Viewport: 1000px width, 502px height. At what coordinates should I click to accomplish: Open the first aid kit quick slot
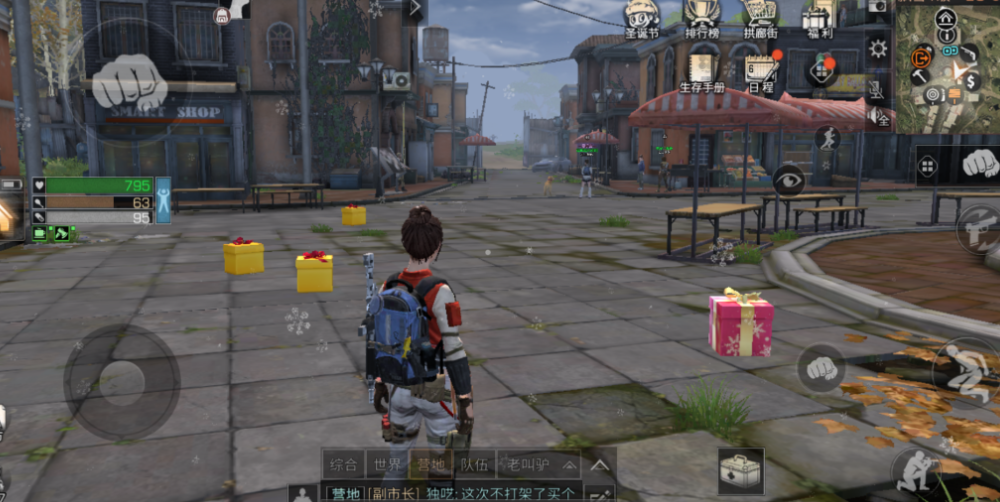coord(741,470)
